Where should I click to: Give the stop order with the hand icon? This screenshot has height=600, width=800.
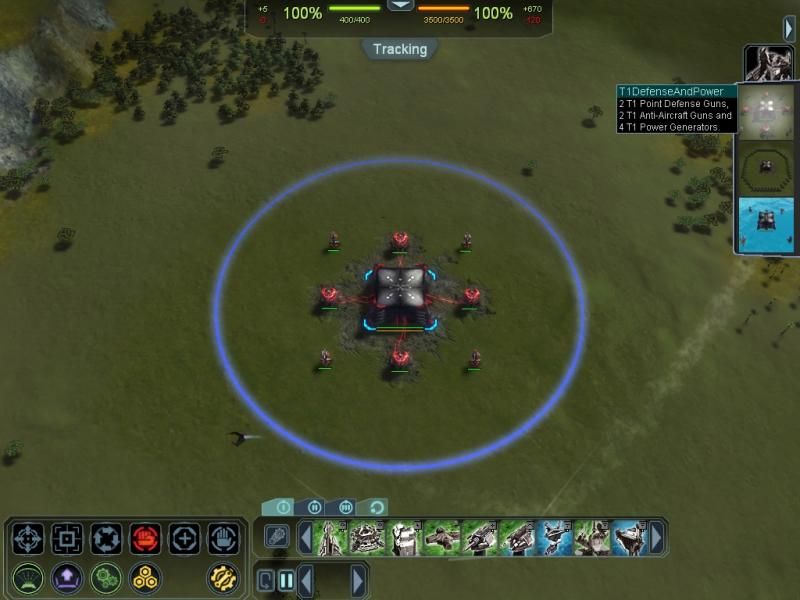pos(223,539)
